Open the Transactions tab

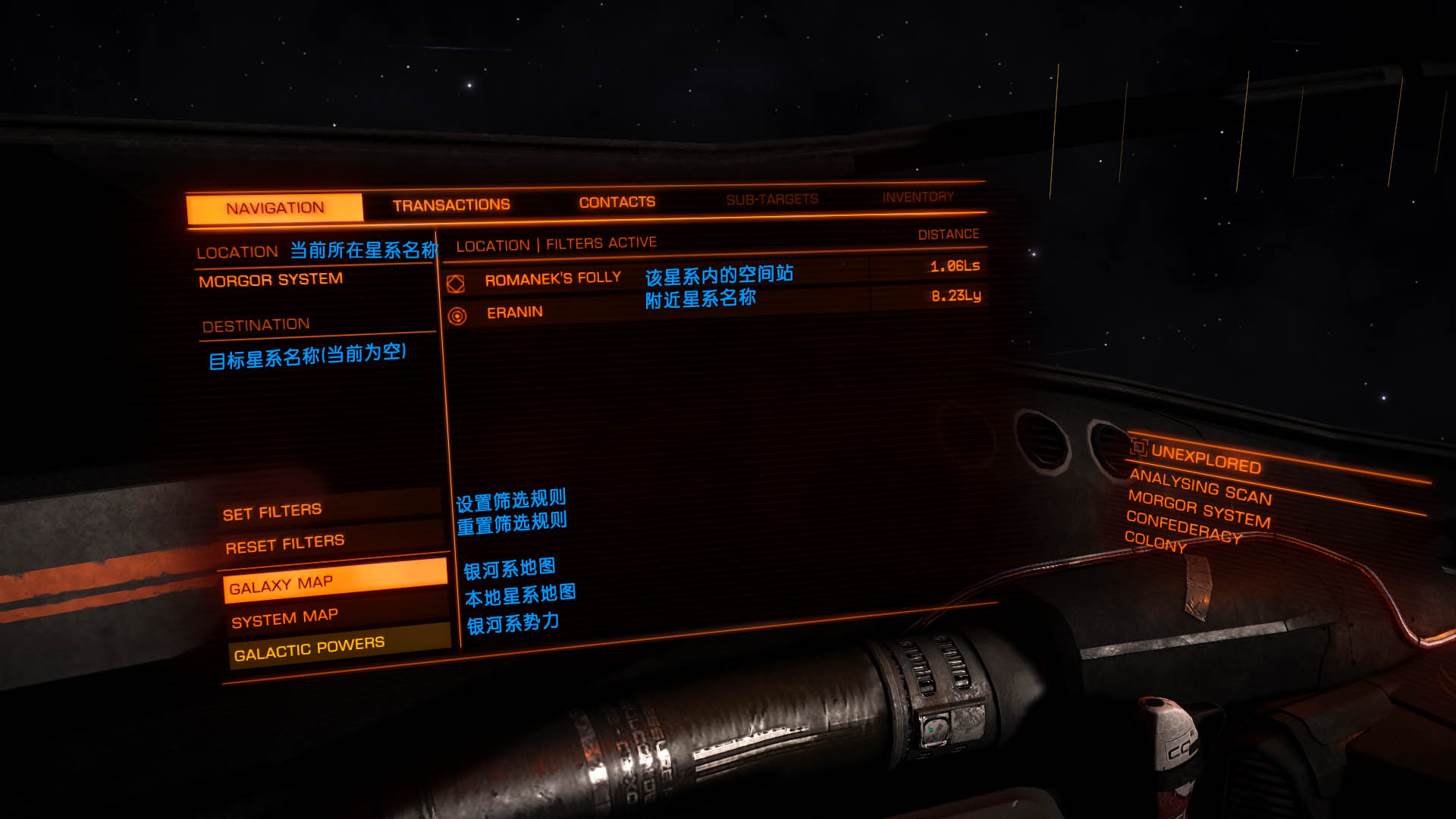click(451, 205)
